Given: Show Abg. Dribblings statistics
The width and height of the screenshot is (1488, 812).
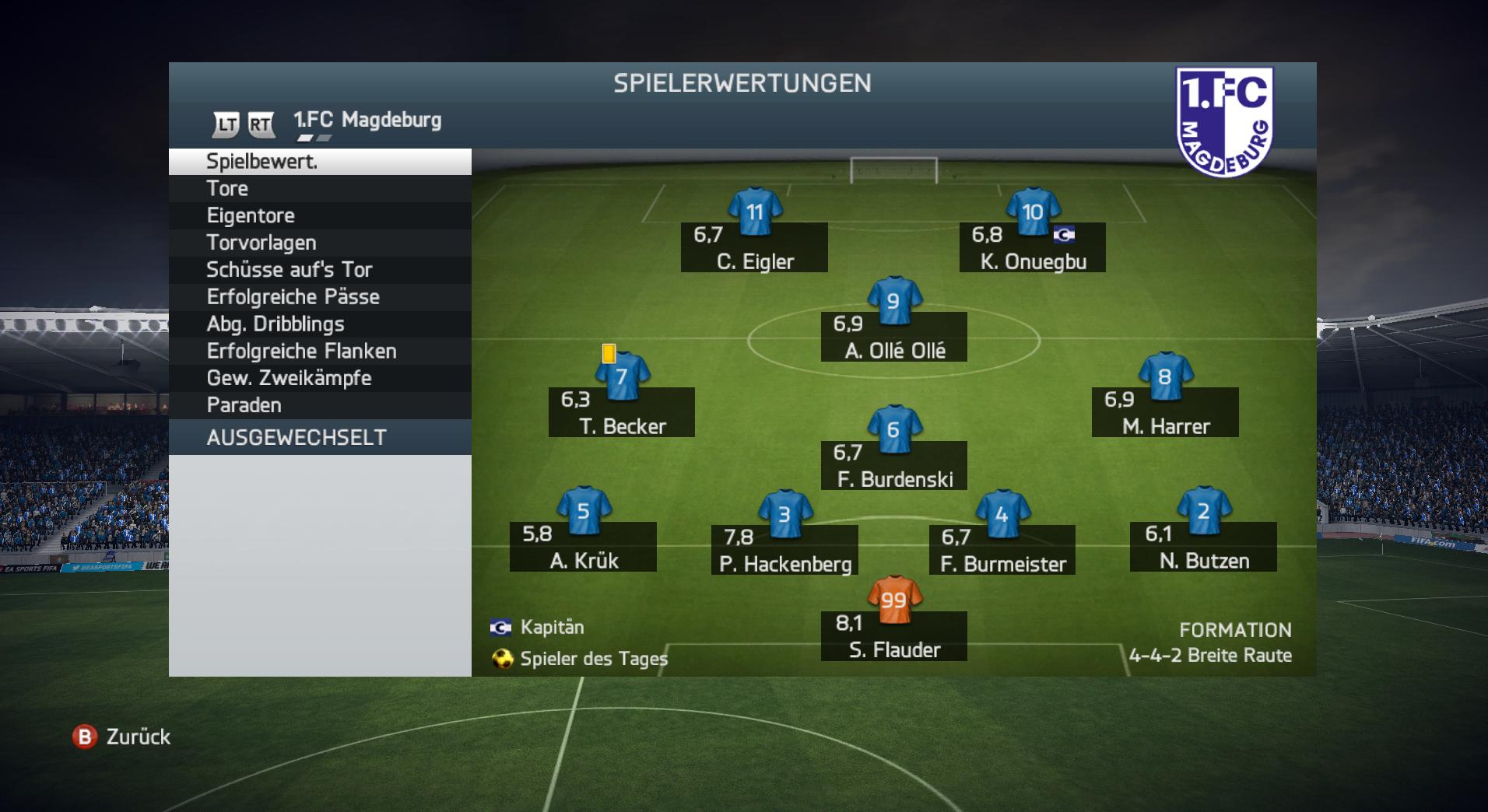Looking at the screenshot, I should 319,324.
